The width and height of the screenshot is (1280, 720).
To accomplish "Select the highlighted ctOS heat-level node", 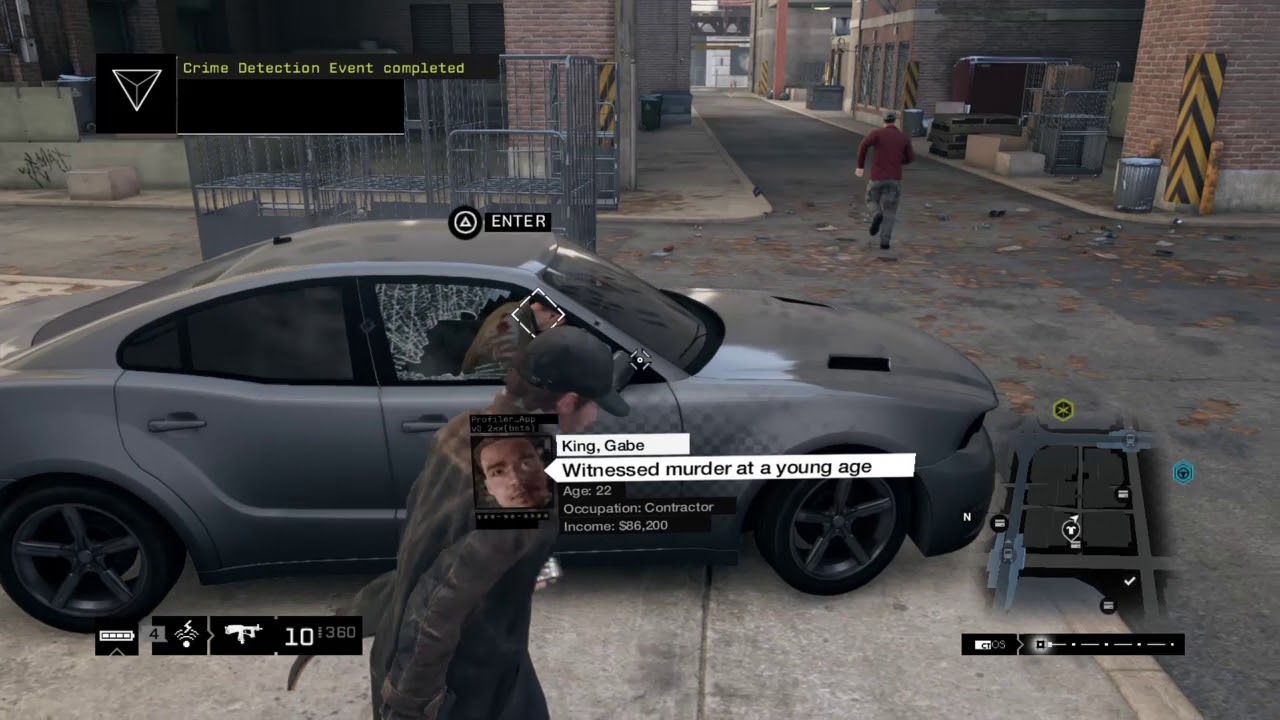I will pyautogui.click(x=1041, y=645).
